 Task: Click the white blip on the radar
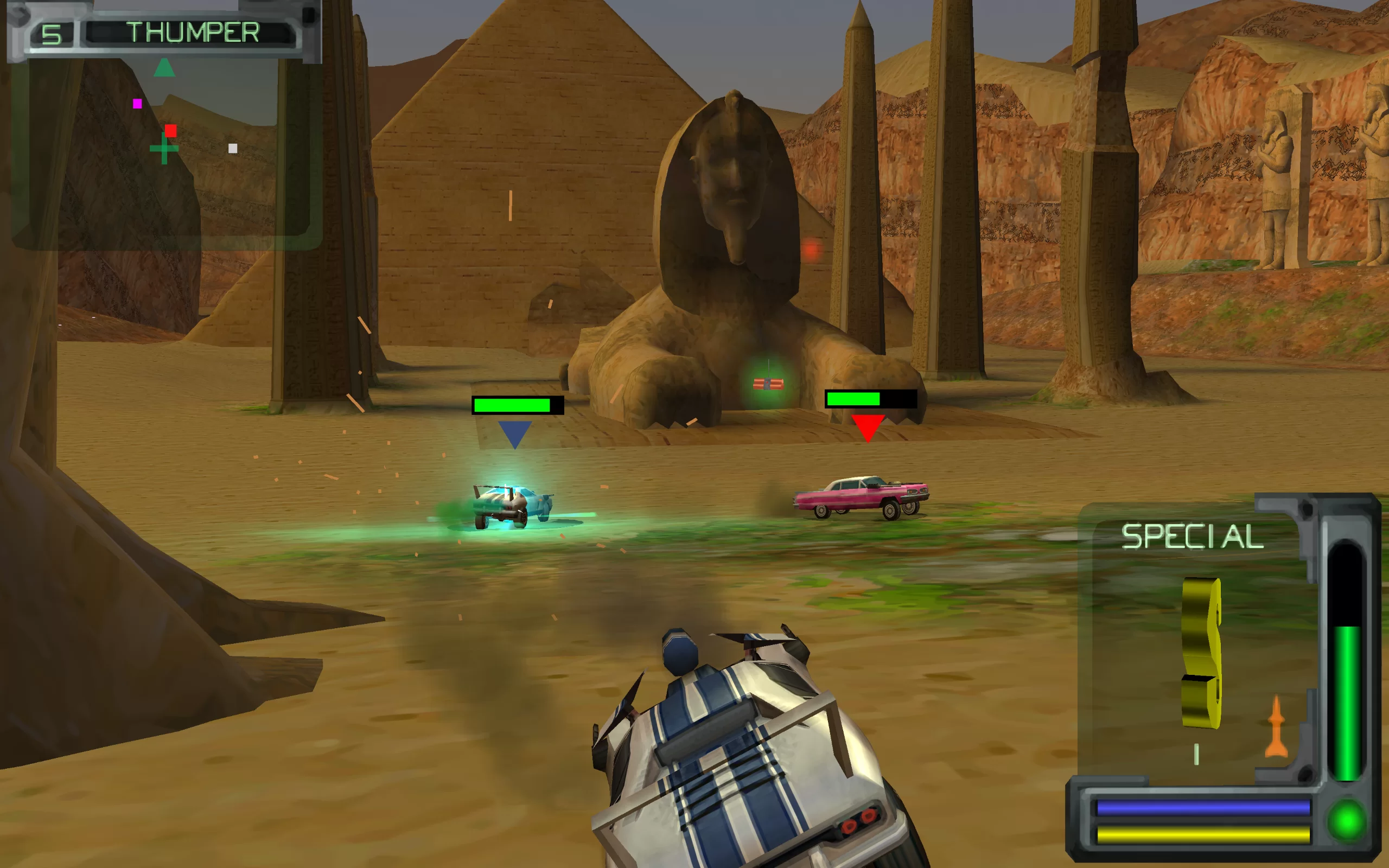point(232,149)
